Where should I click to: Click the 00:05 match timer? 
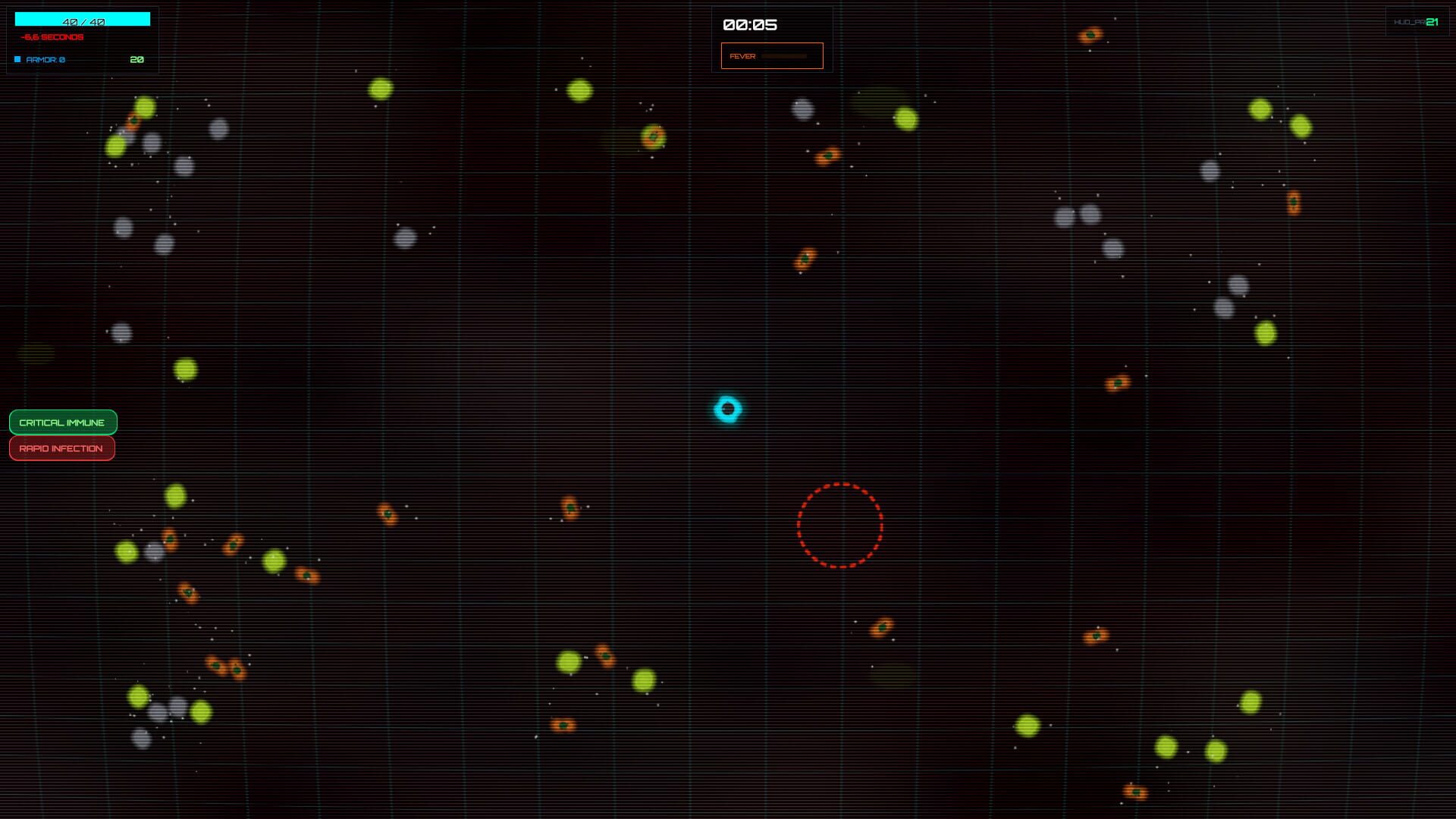pyautogui.click(x=749, y=24)
